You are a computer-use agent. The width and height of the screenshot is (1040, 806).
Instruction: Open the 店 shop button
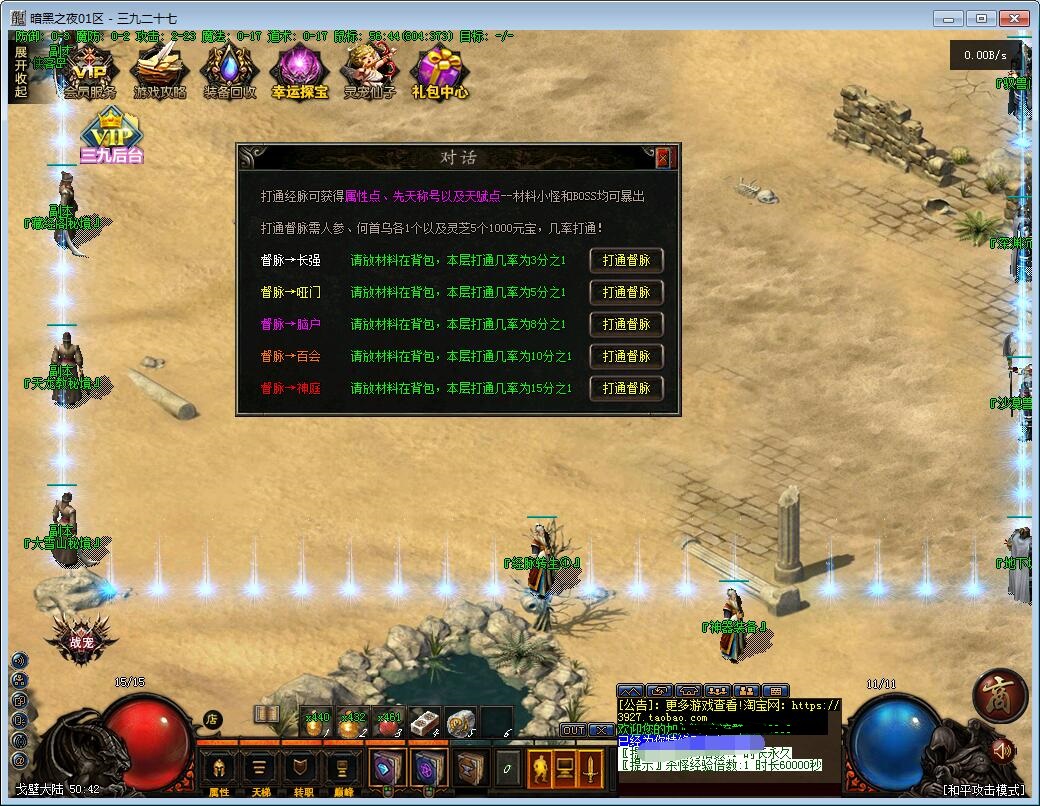tap(211, 718)
